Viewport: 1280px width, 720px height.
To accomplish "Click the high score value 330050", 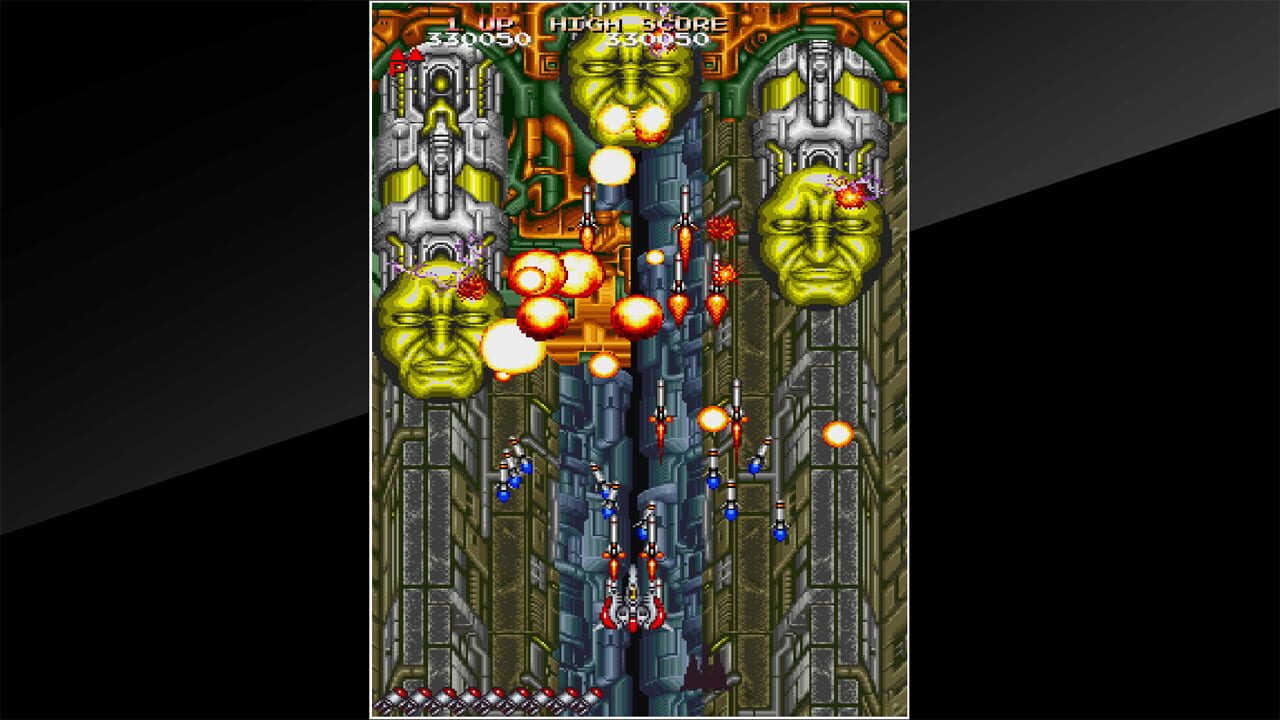I will [660, 40].
